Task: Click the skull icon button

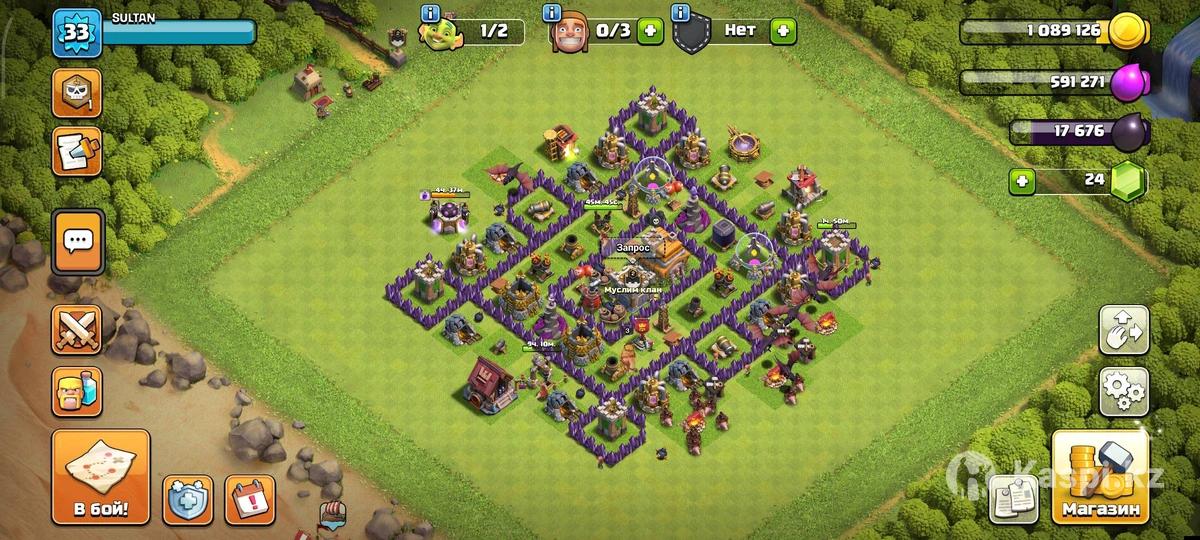Action: click(x=77, y=94)
